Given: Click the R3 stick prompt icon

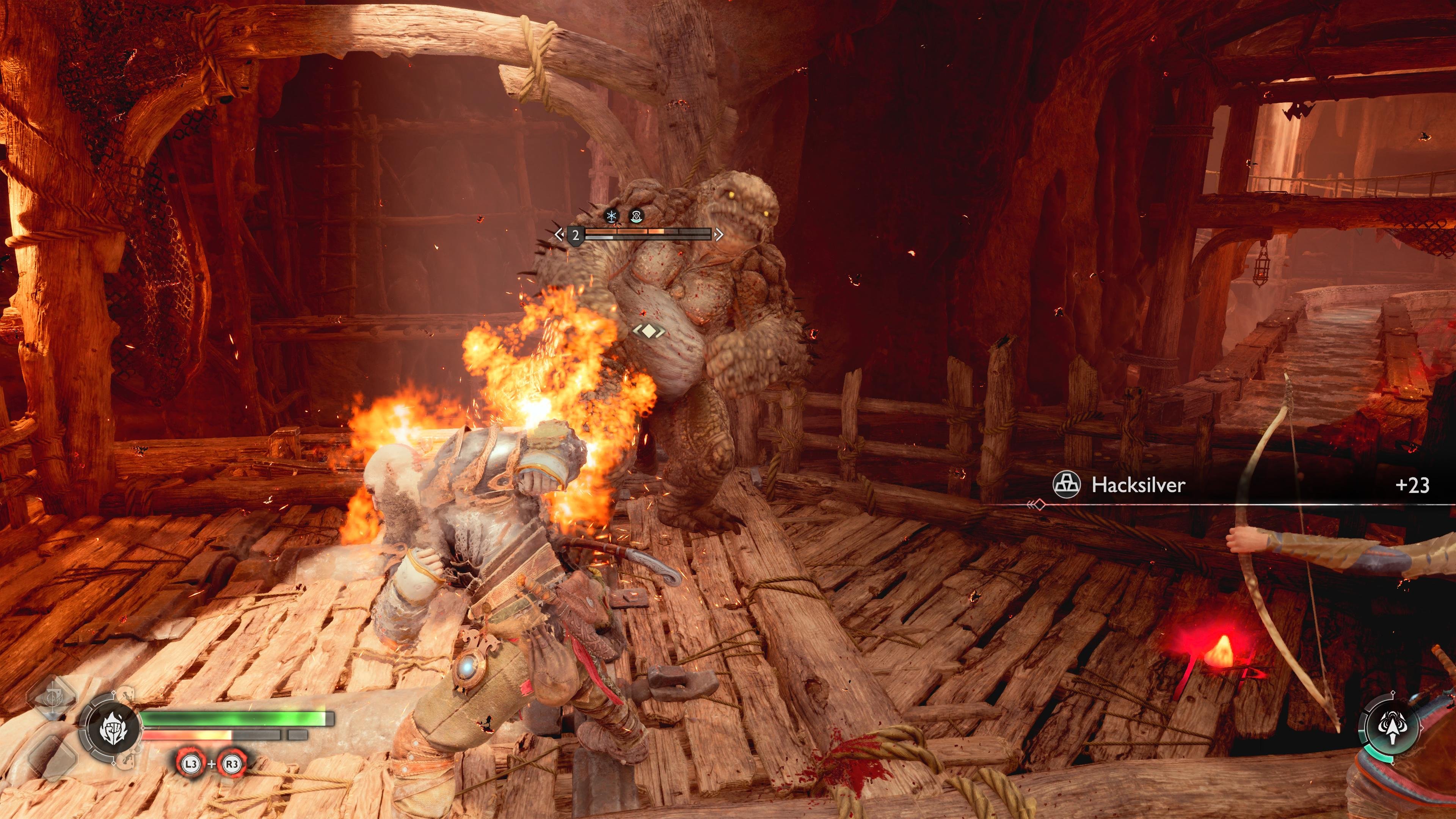Looking at the screenshot, I should (x=232, y=765).
